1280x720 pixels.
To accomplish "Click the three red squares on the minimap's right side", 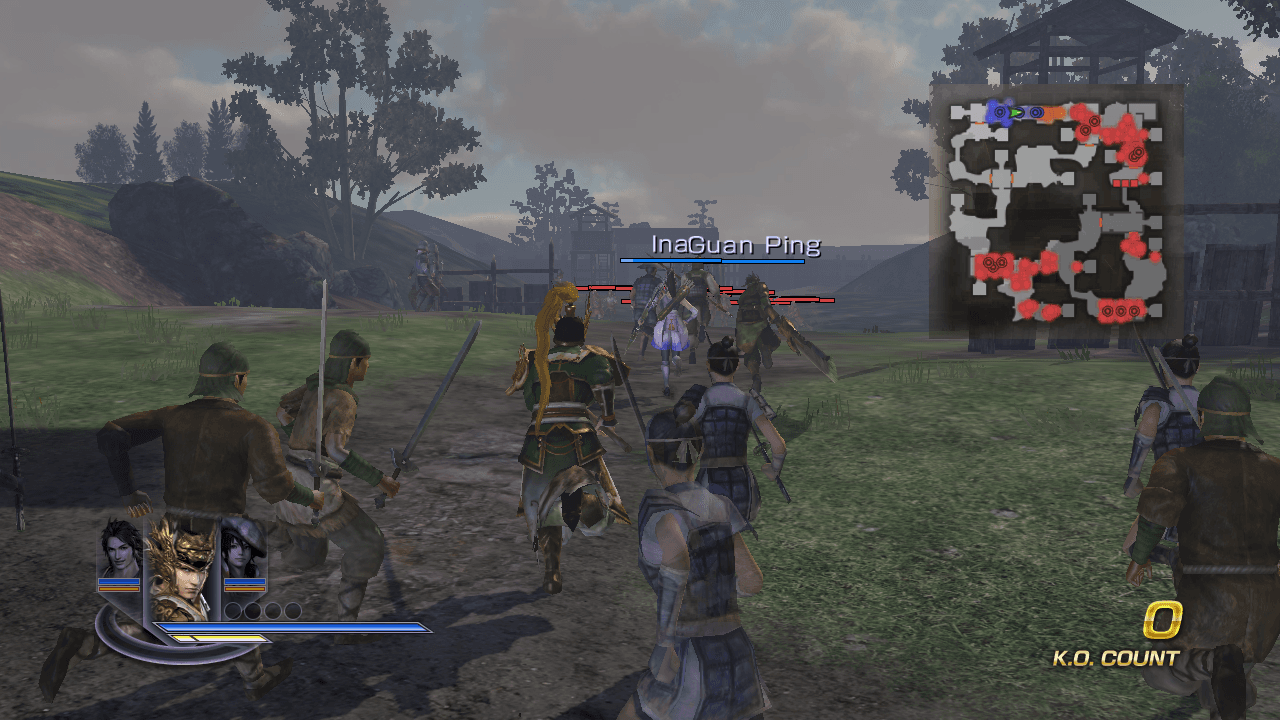I will coord(1125,182).
